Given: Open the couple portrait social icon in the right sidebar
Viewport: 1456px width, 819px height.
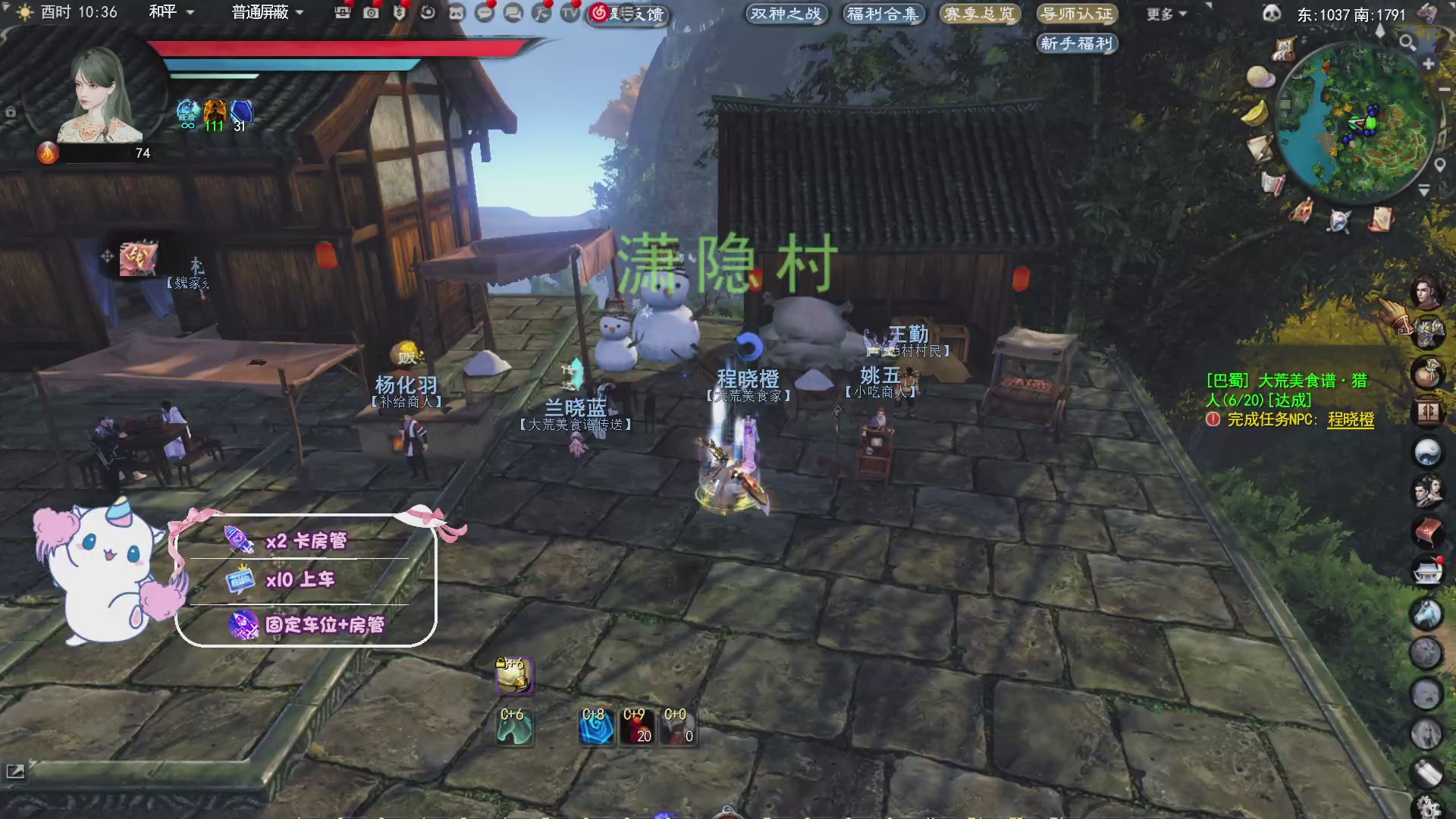Looking at the screenshot, I should point(1429,491).
